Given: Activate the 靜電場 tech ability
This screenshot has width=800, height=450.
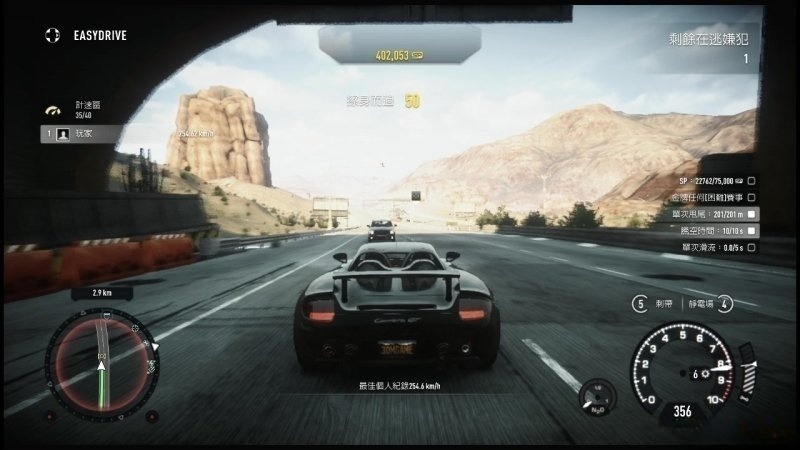Looking at the screenshot, I should (x=725, y=303).
